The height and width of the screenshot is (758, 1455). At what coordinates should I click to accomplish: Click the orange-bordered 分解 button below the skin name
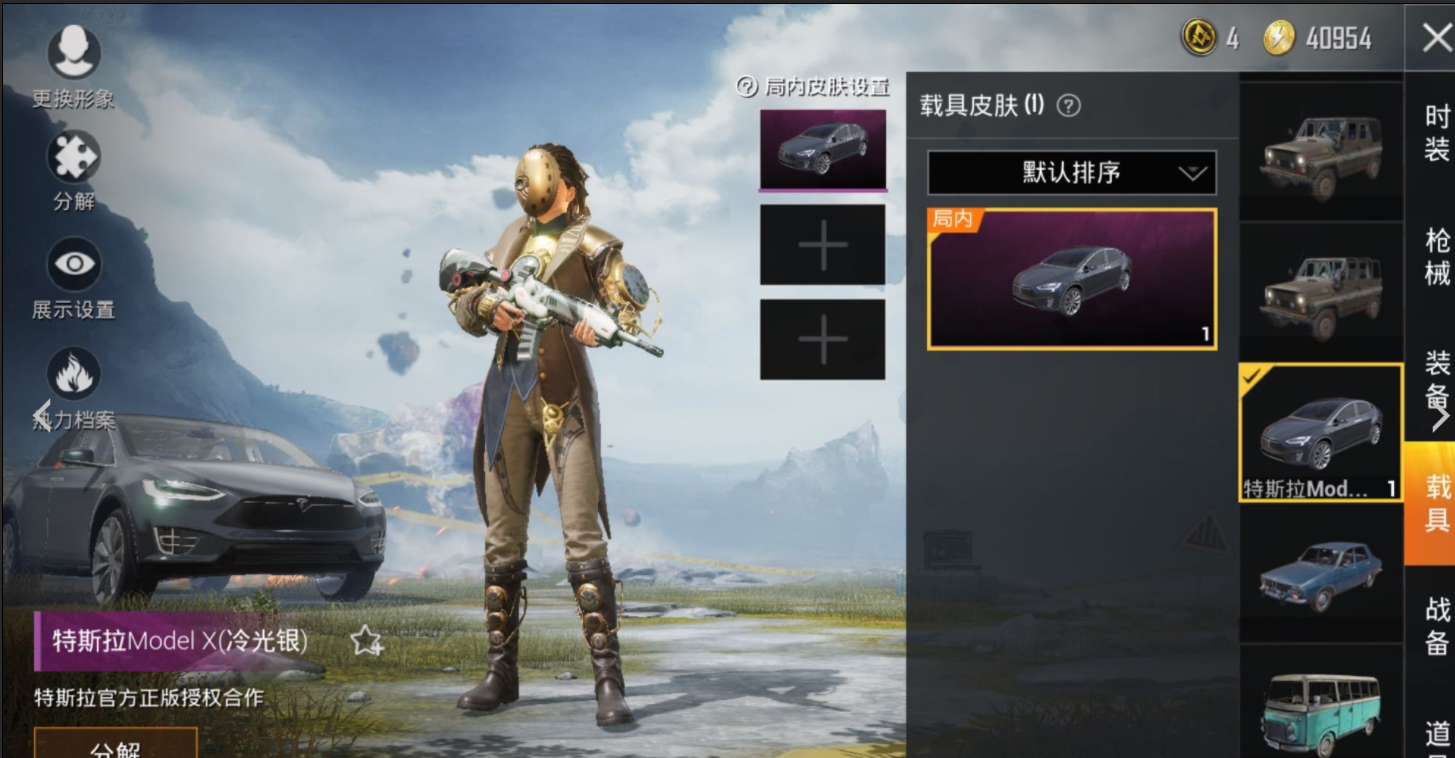(x=115, y=746)
